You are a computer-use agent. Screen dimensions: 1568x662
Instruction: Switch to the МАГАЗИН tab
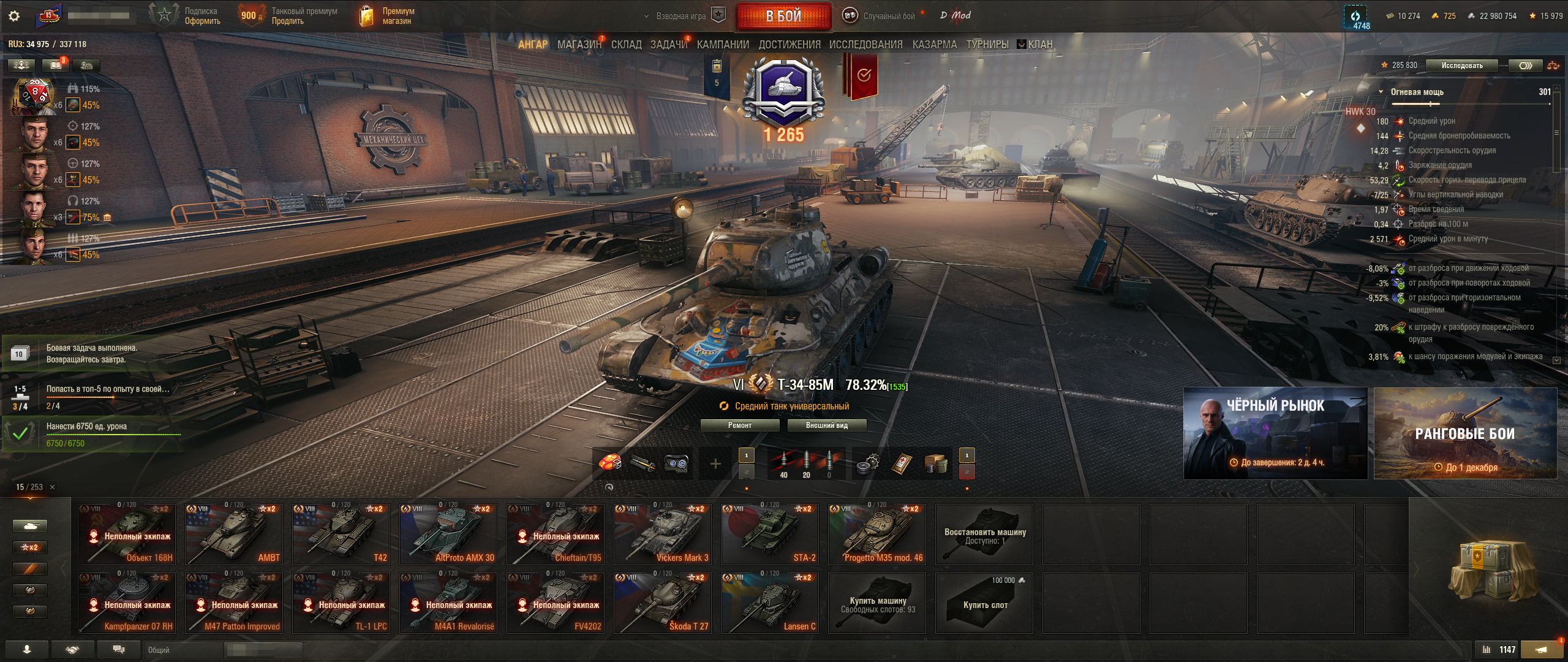pos(579,44)
